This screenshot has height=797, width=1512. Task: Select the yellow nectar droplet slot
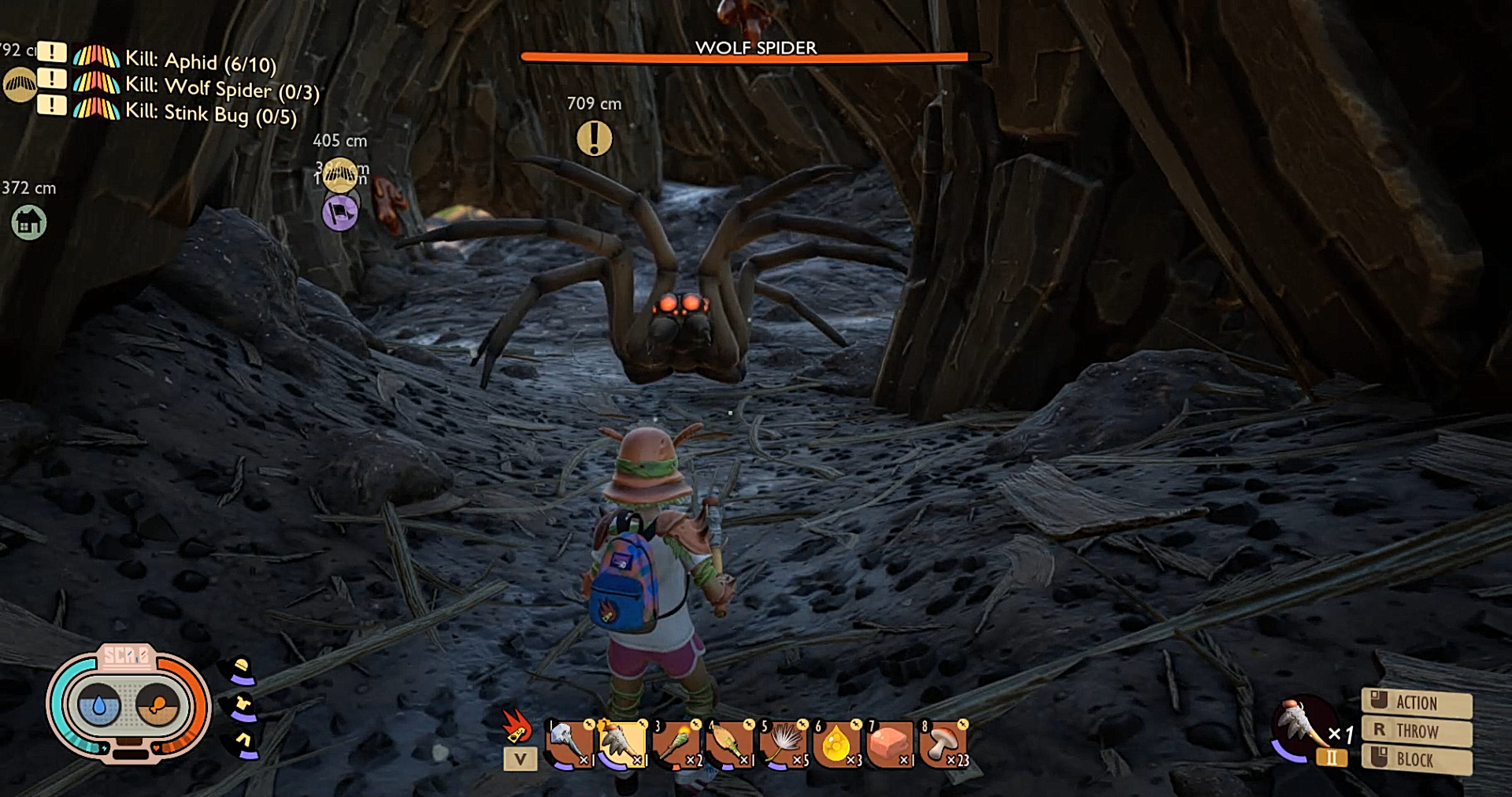[x=836, y=744]
